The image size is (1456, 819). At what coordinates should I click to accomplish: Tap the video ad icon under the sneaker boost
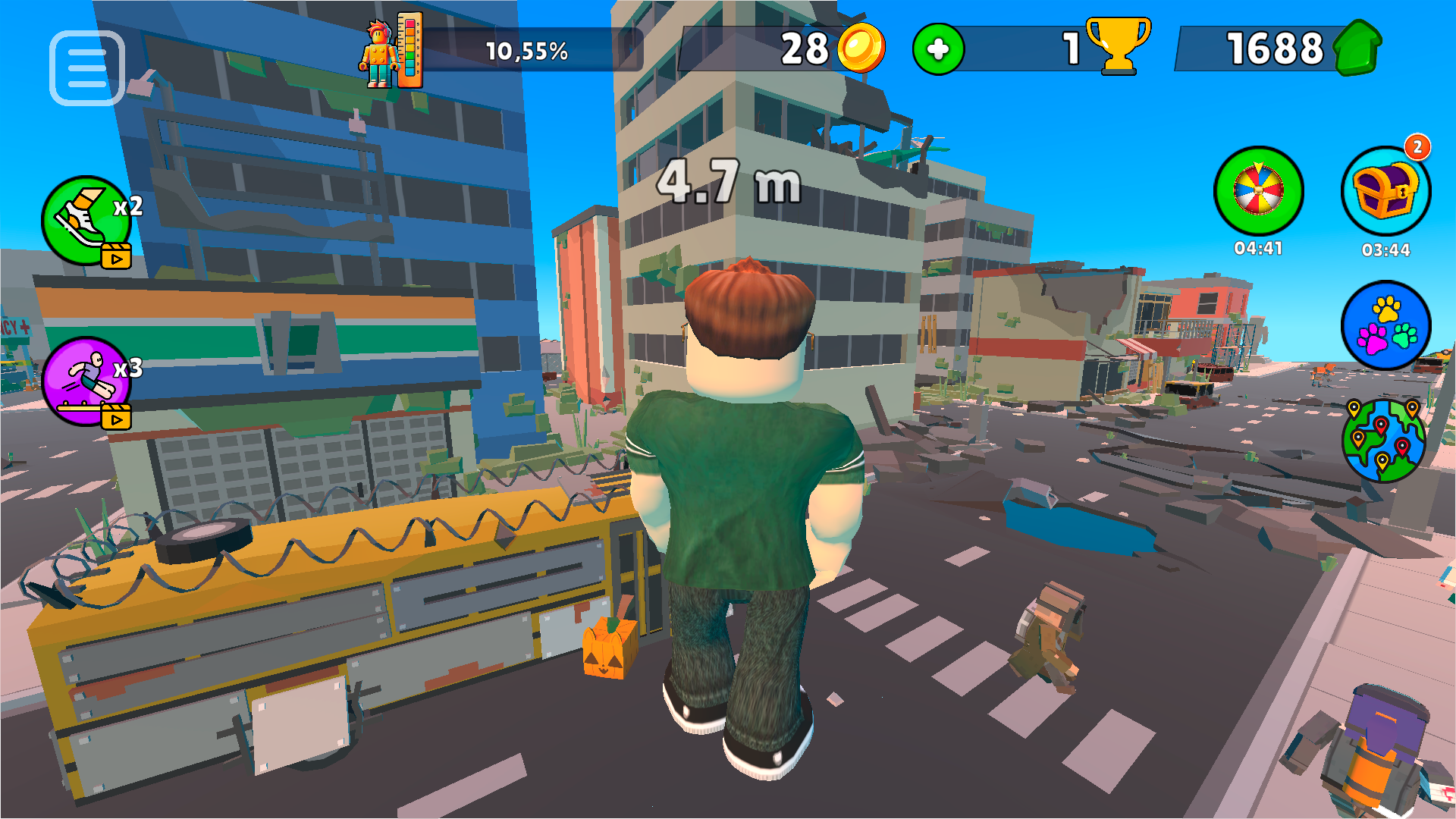pyautogui.click(x=118, y=256)
